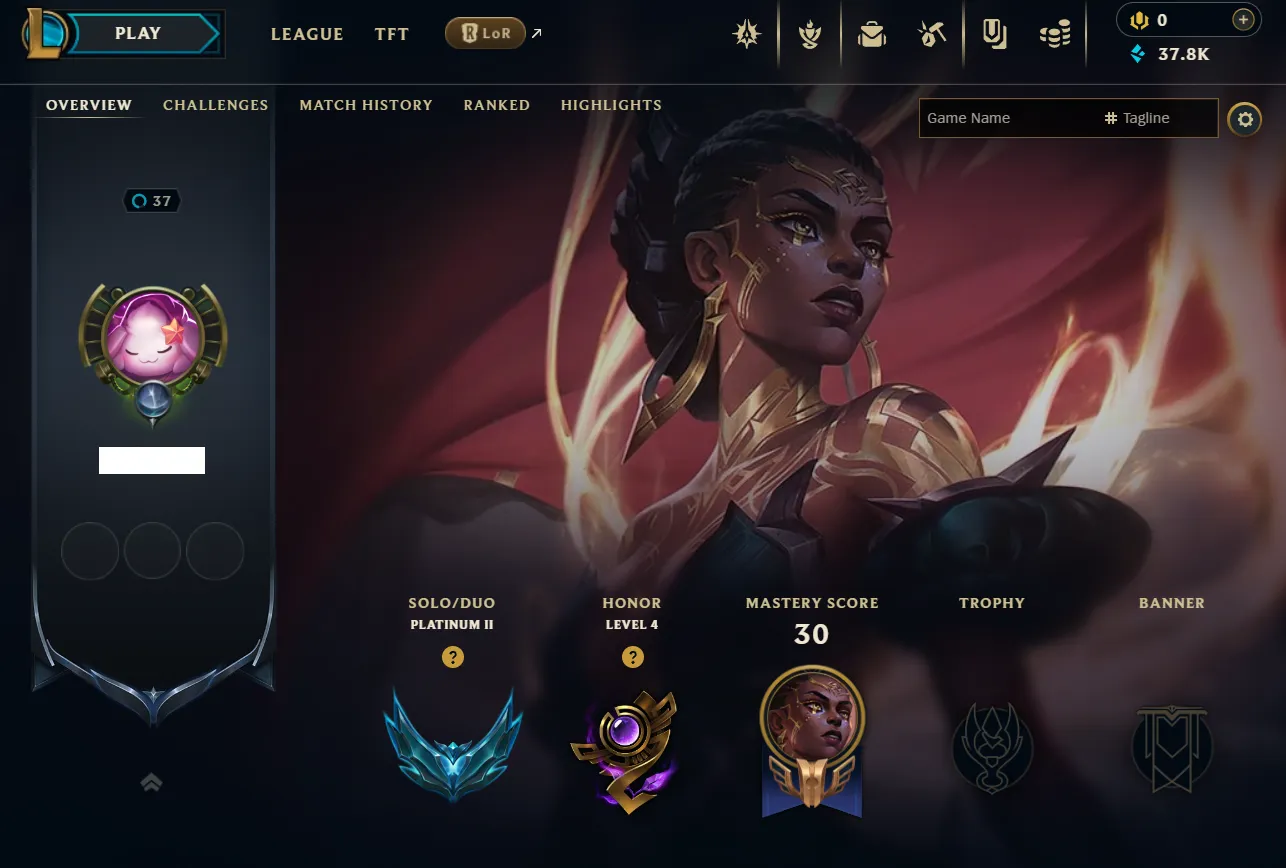Click the plus button to buy RP
This screenshot has height=868, width=1286.
(1243, 20)
